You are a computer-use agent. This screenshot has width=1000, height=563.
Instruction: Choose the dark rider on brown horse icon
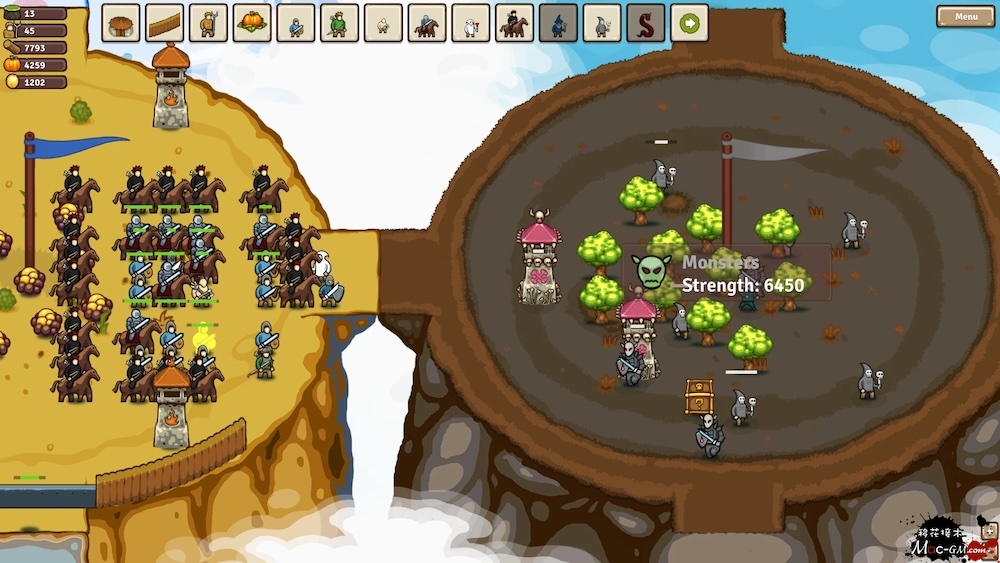(x=514, y=23)
